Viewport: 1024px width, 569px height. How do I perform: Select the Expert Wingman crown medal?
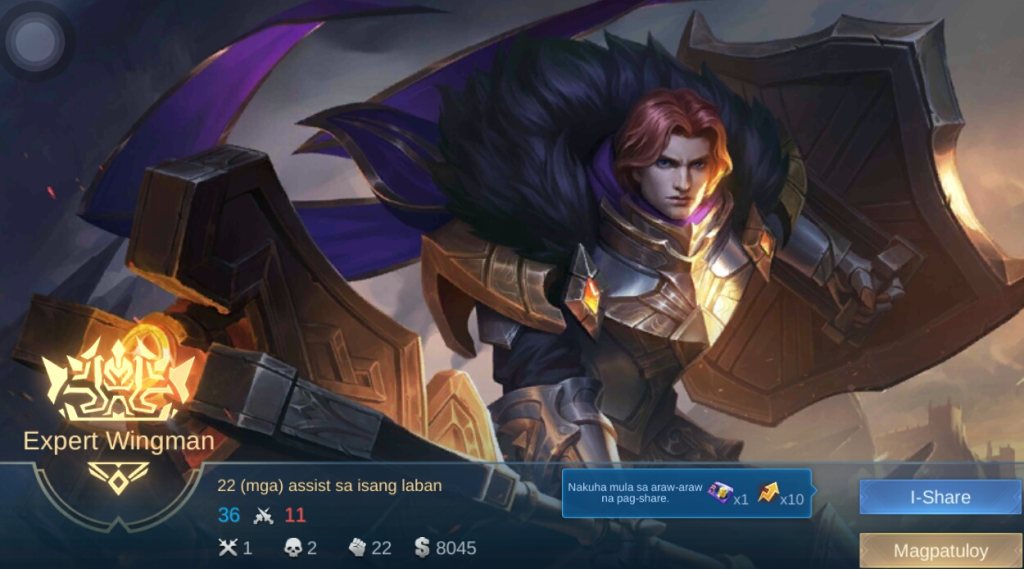tap(118, 381)
